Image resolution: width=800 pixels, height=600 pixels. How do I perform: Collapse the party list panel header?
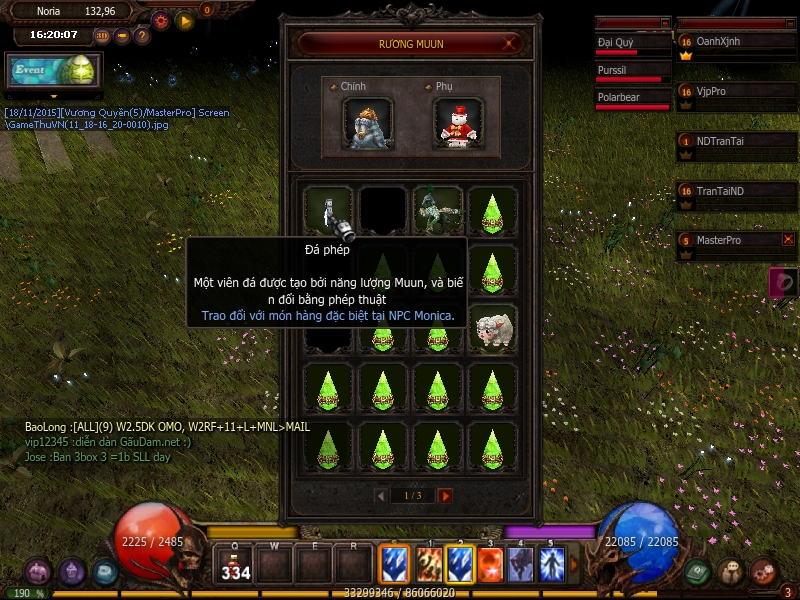point(788,22)
